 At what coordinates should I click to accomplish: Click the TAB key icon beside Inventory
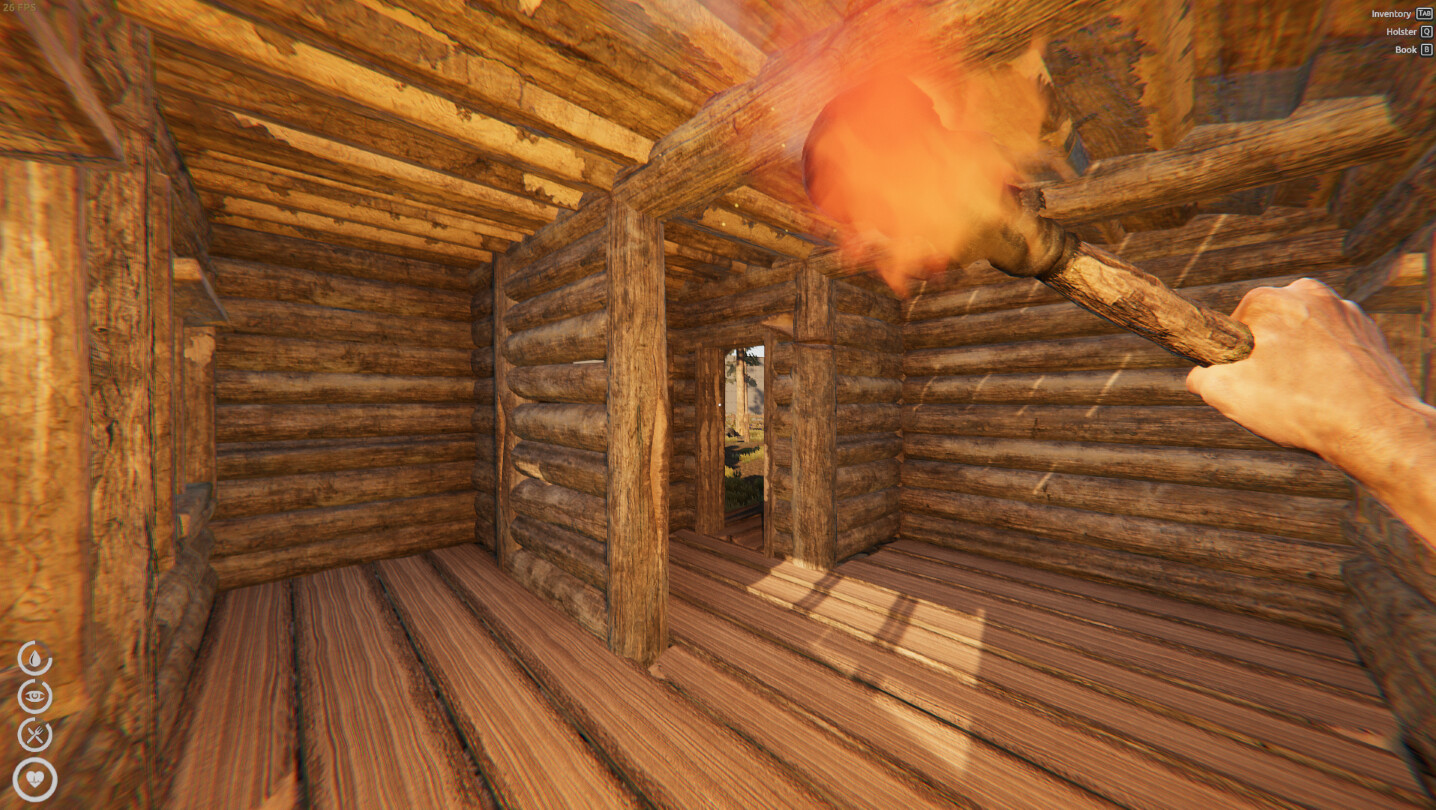pyautogui.click(x=1423, y=13)
